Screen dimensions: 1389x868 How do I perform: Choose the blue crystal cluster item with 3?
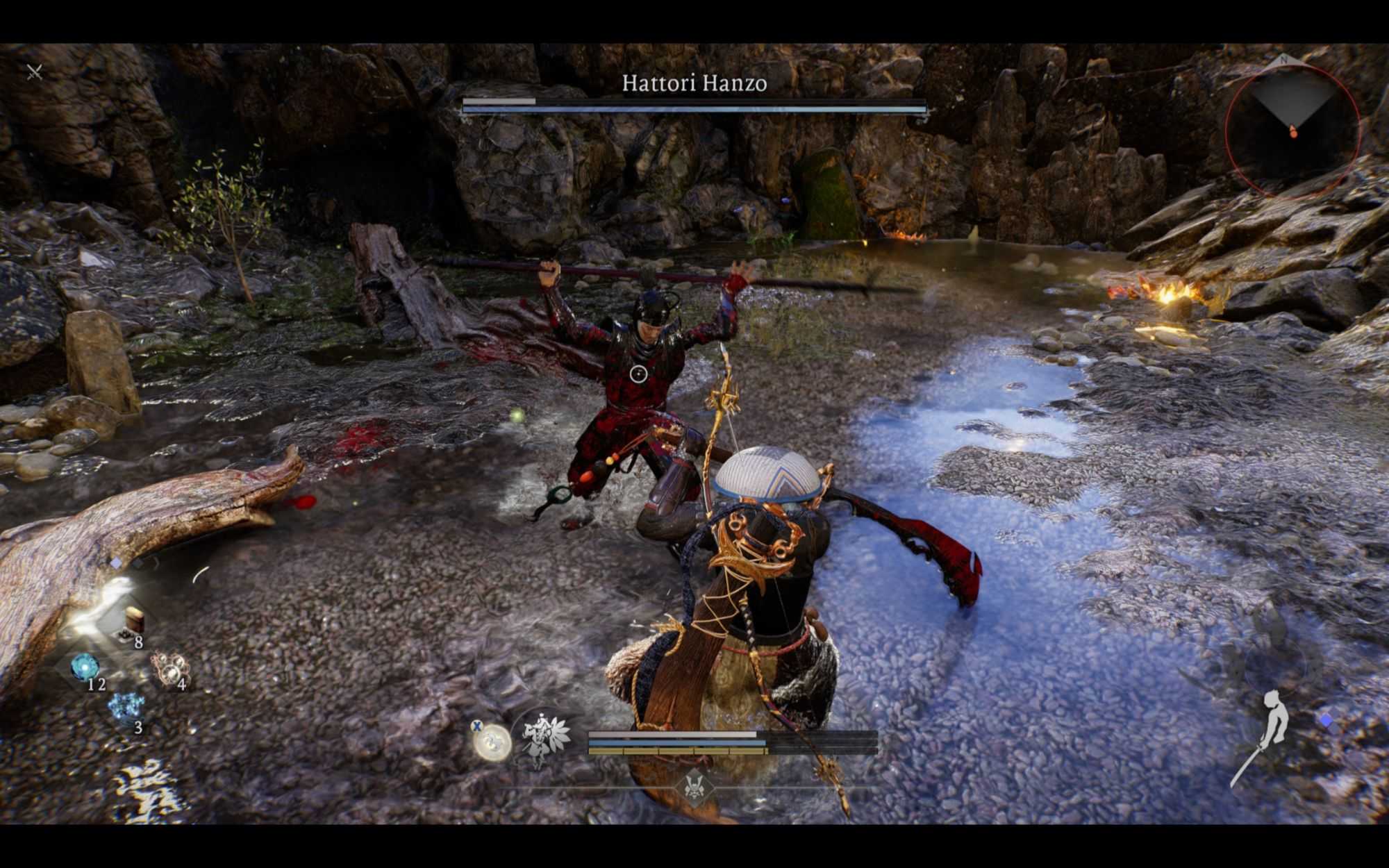tap(126, 708)
